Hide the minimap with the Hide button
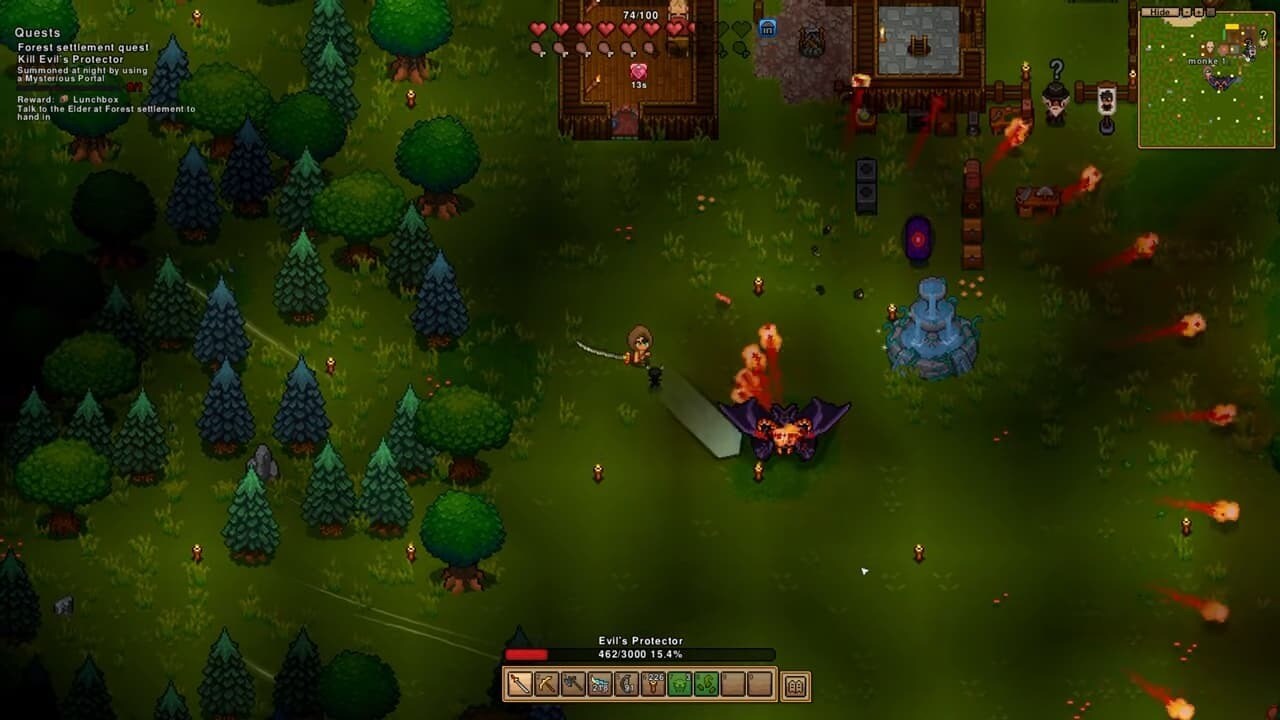The width and height of the screenshot is (1280, 720). tap(1160, 12)
